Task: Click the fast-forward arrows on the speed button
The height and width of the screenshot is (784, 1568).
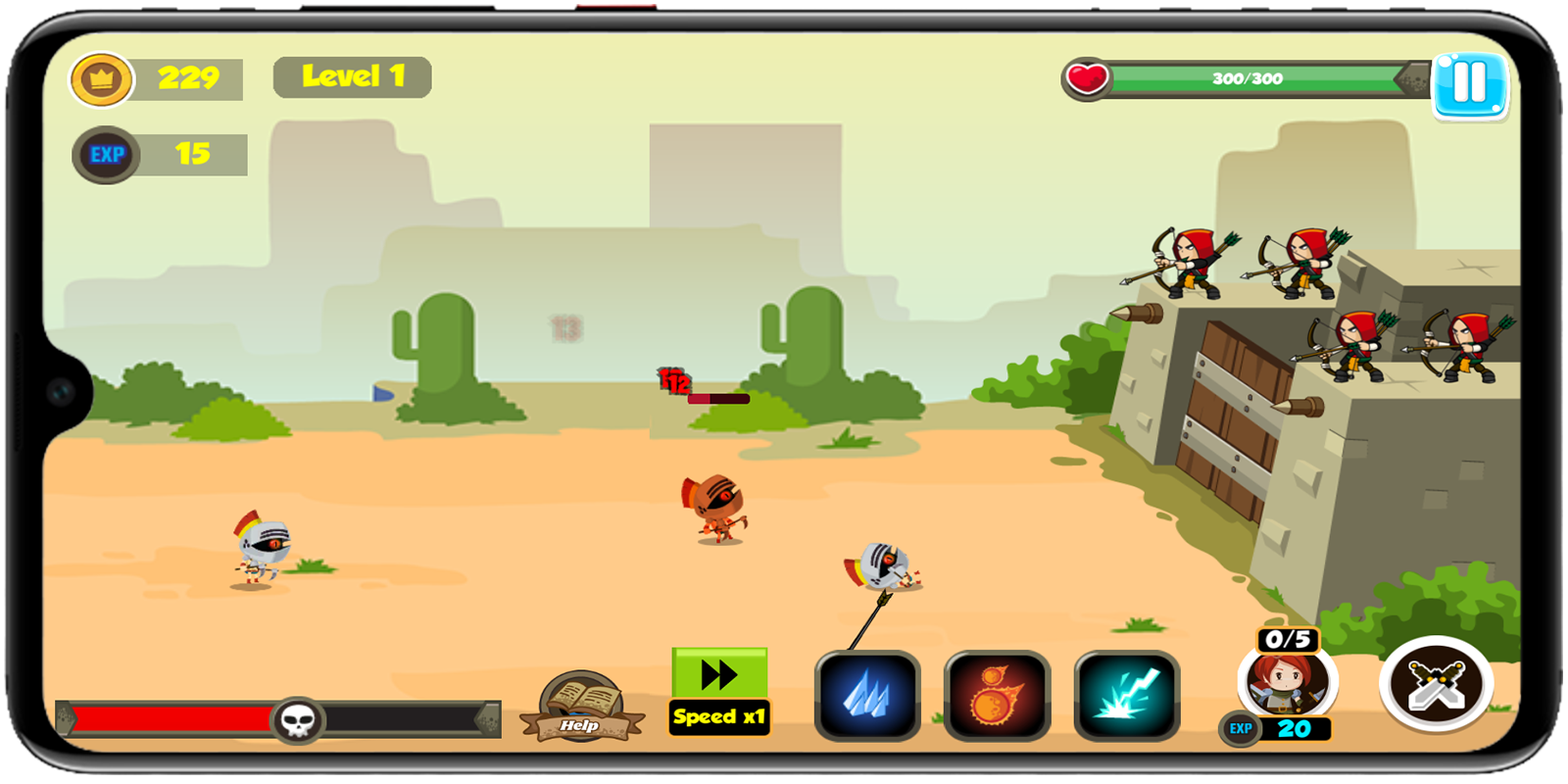Action: click(x=718, y=673)
